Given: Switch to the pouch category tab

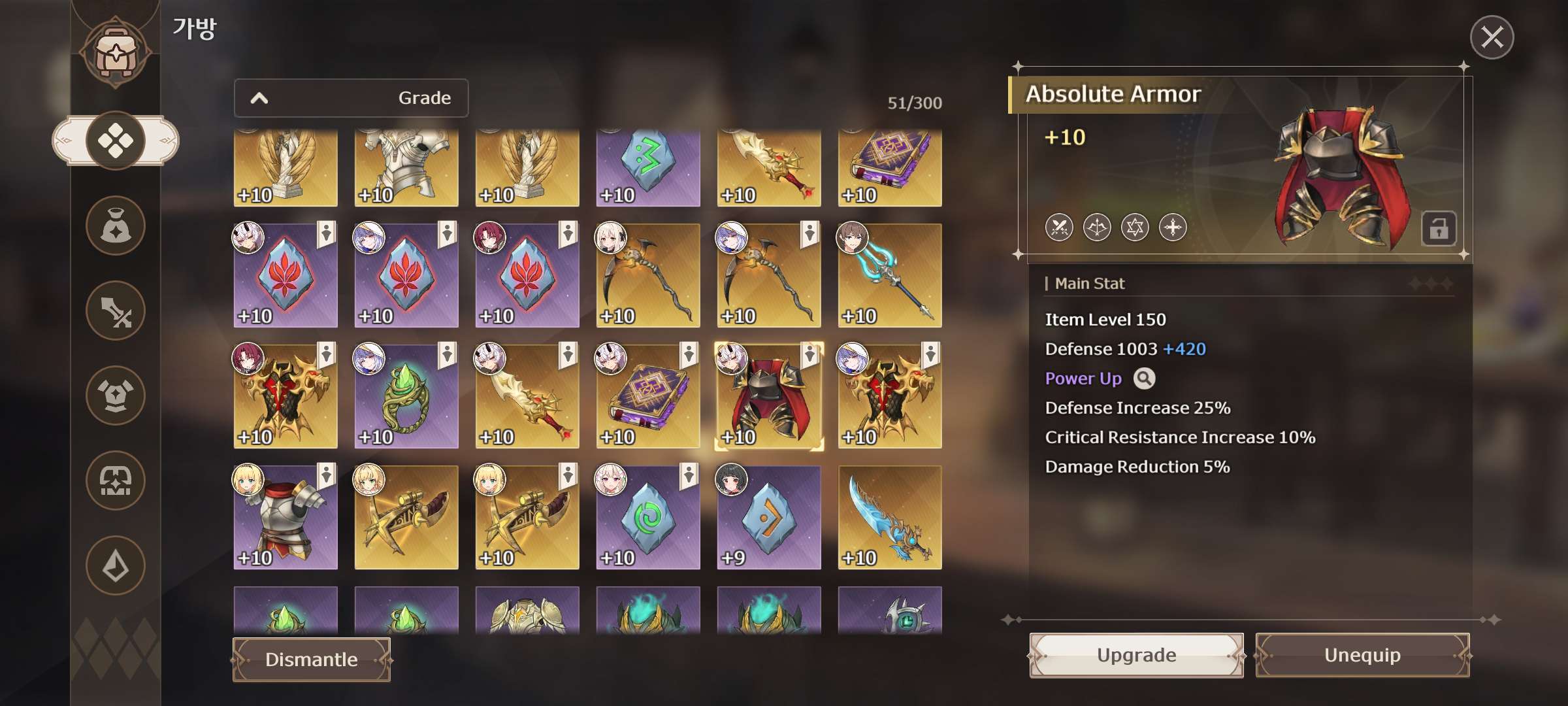Looking at the screenshot, I should tap(116, 226).
